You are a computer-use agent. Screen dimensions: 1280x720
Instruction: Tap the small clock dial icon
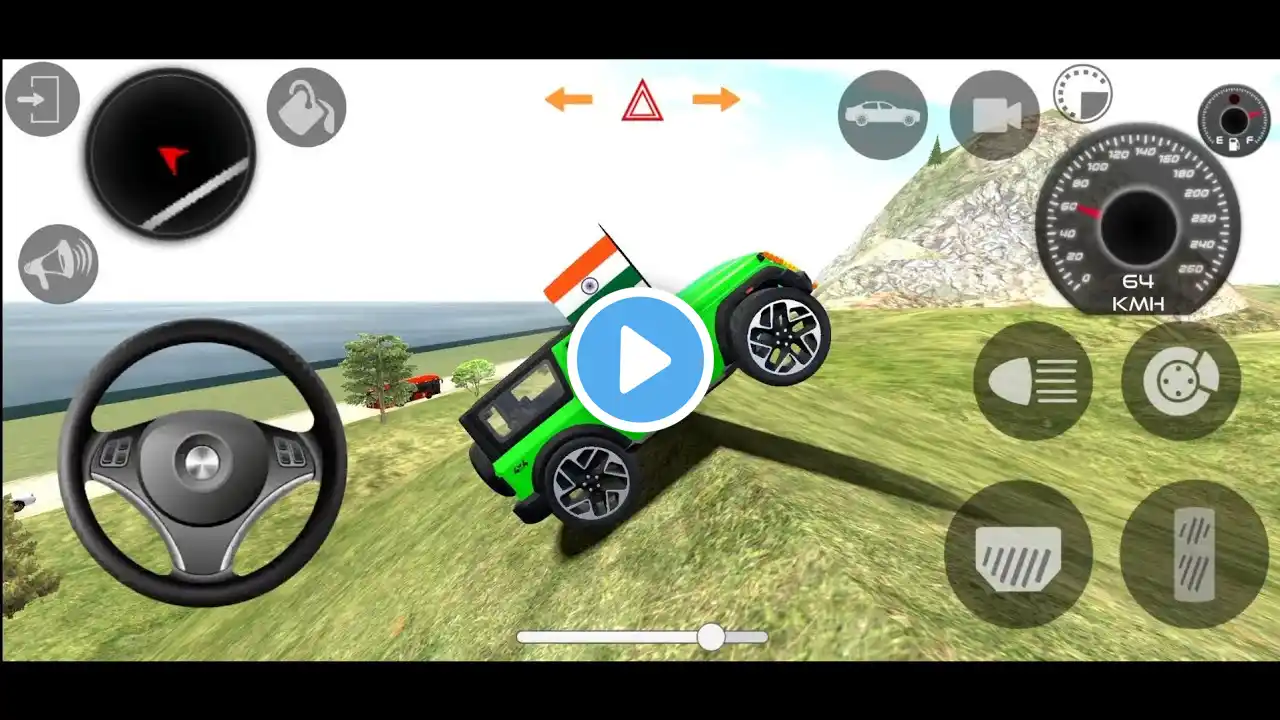[1082, 93]
